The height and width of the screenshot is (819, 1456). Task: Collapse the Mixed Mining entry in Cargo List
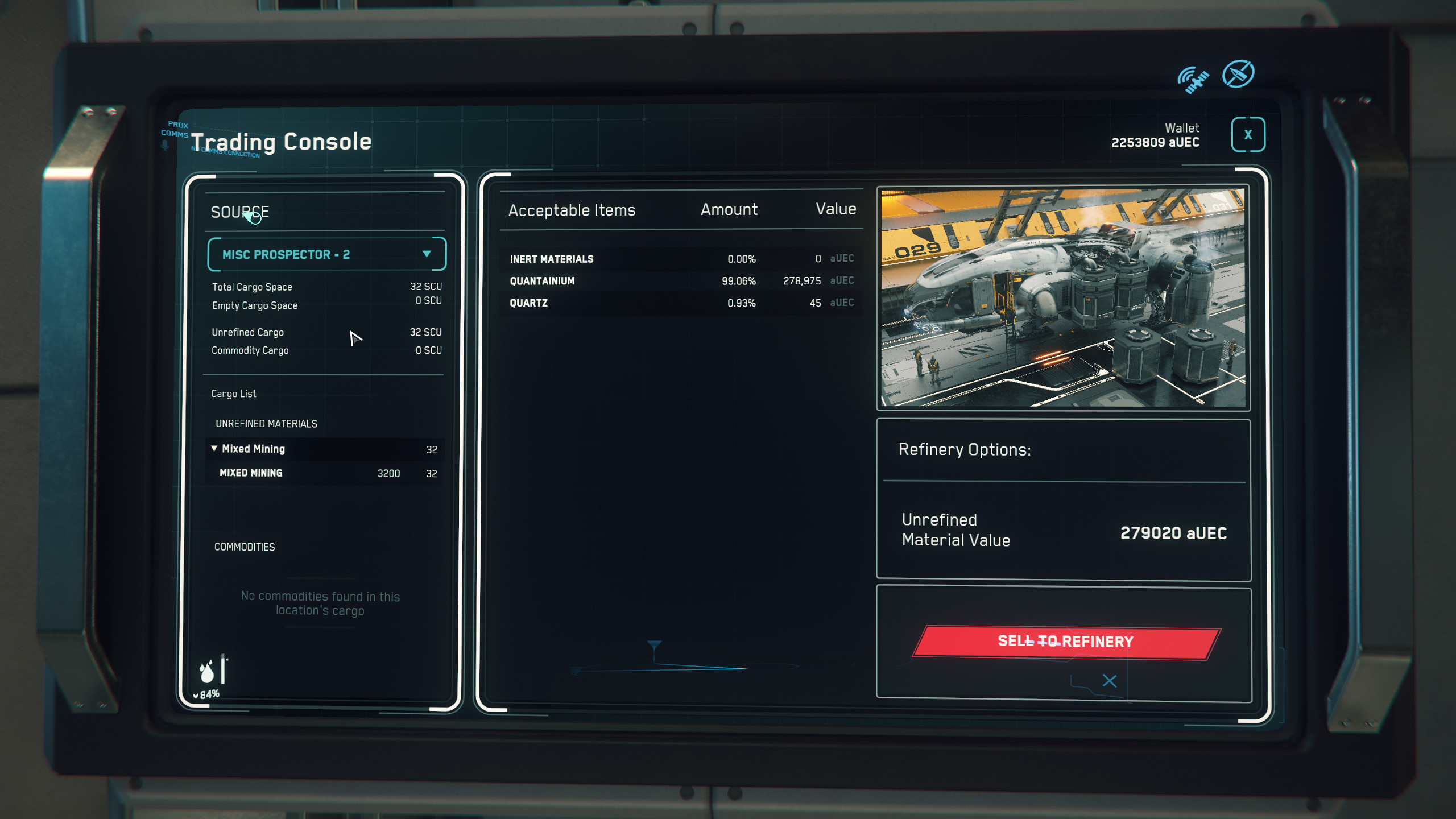tap(213, 449)
